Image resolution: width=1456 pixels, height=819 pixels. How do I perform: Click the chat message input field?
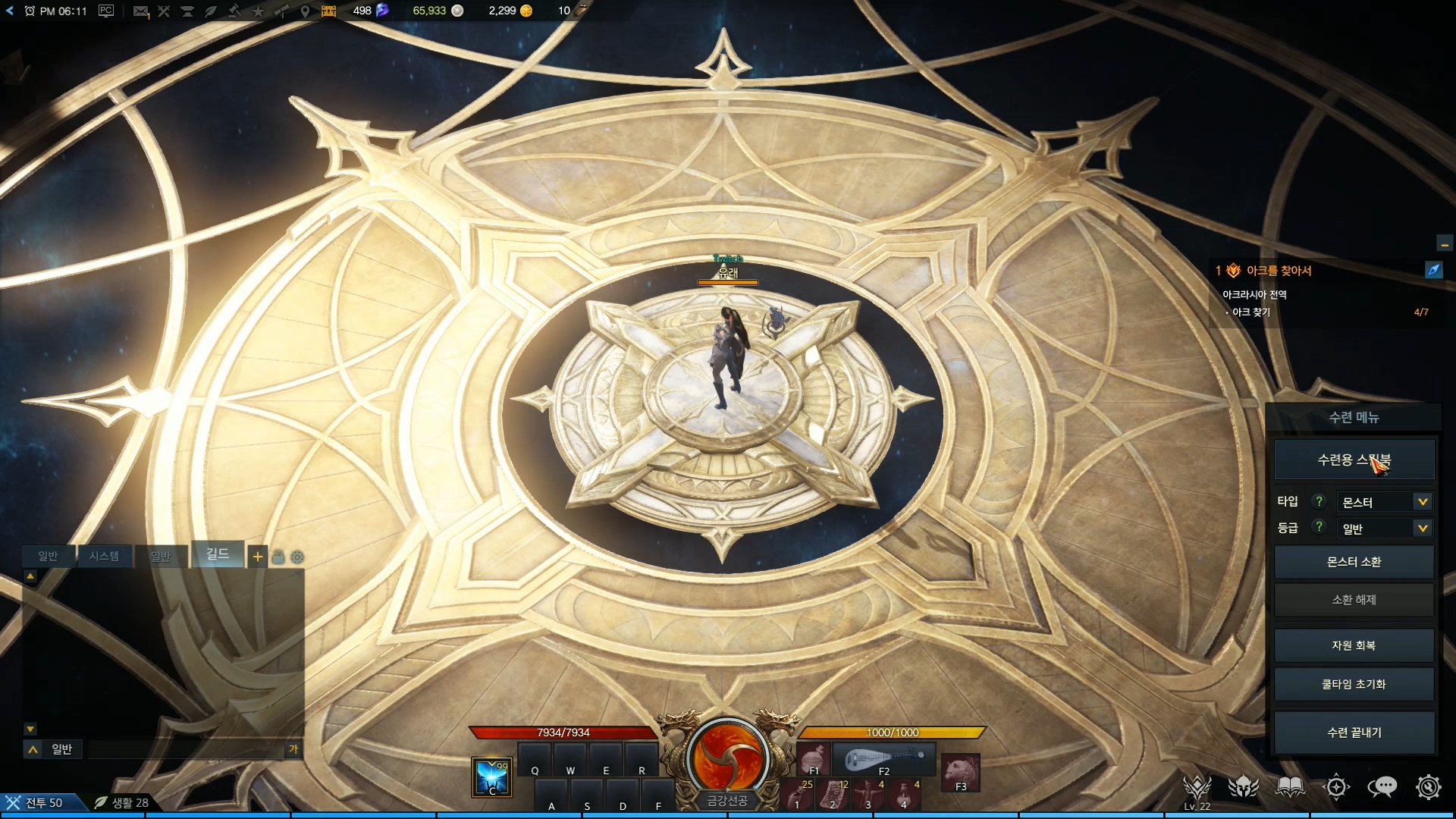click(x=186, y=749)
